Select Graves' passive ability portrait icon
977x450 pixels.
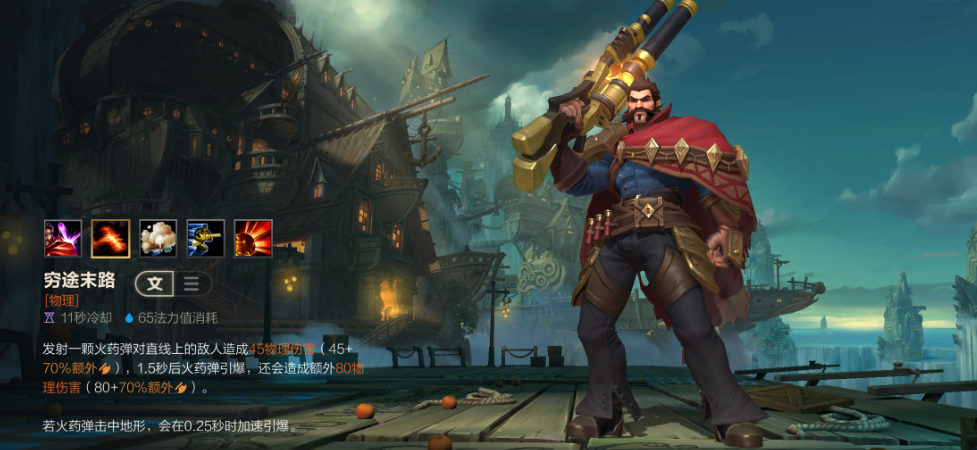point(63,238)
